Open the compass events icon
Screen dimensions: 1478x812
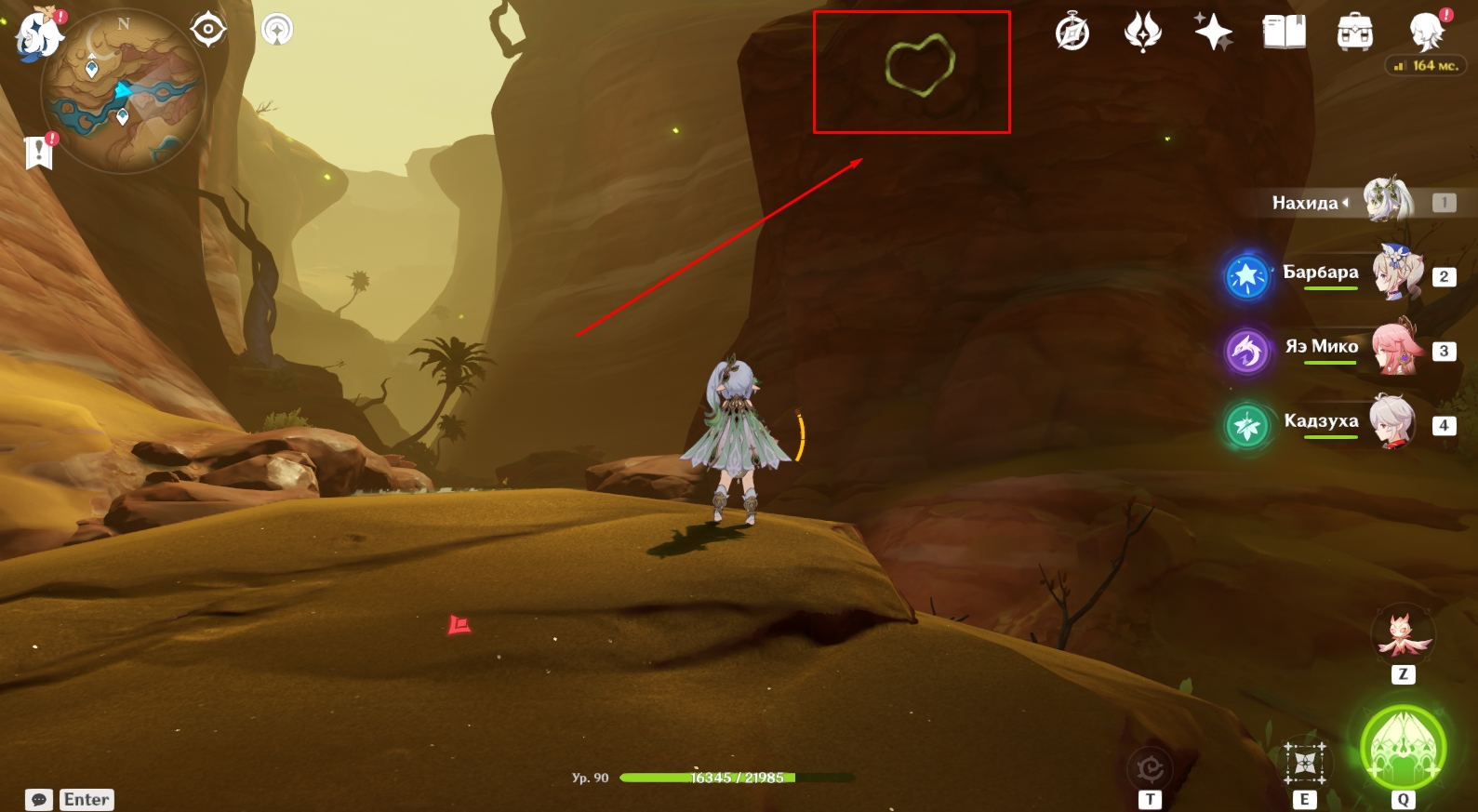point(1072,33)
